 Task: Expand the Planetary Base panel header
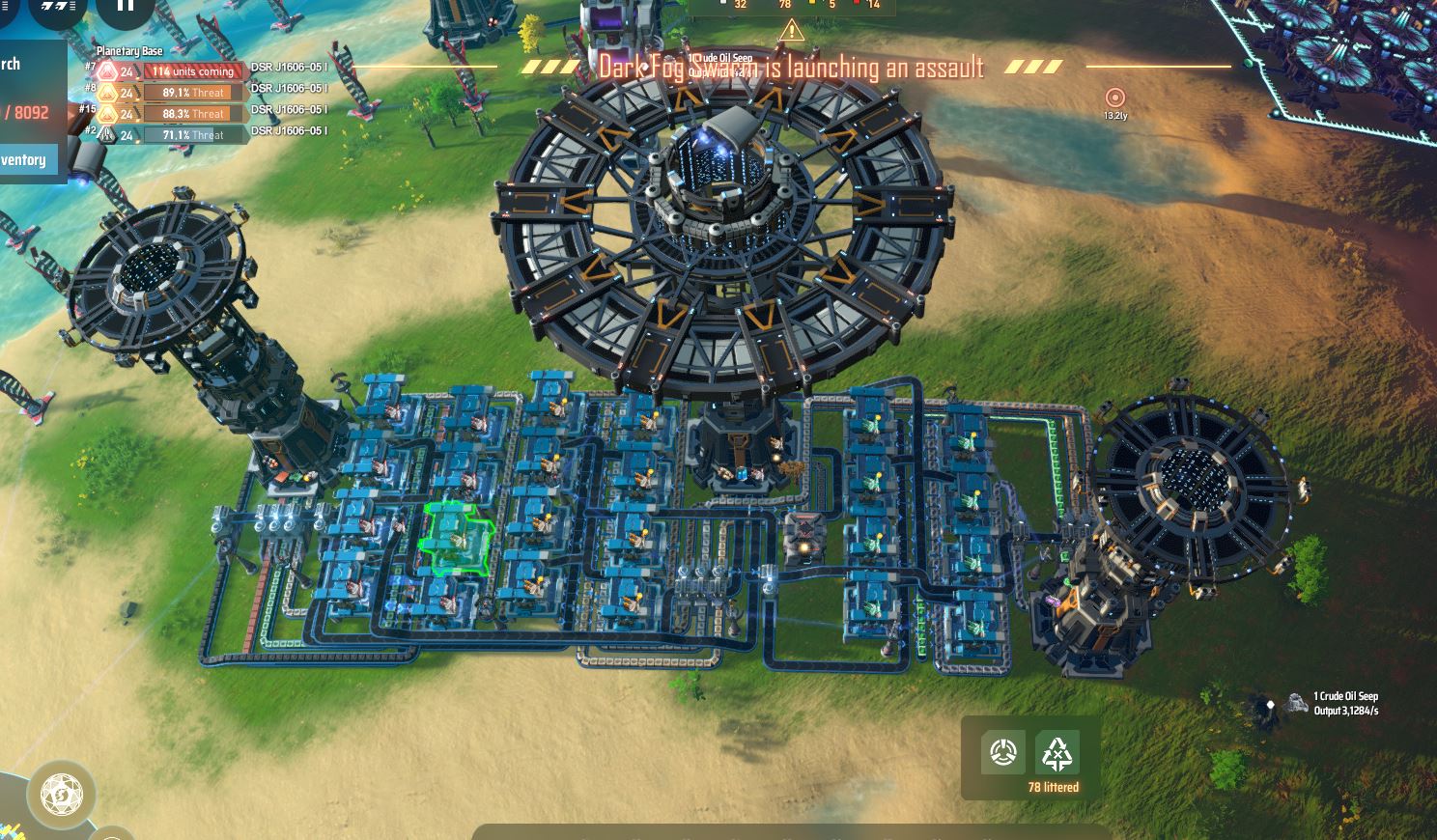[x=128, y=49]
